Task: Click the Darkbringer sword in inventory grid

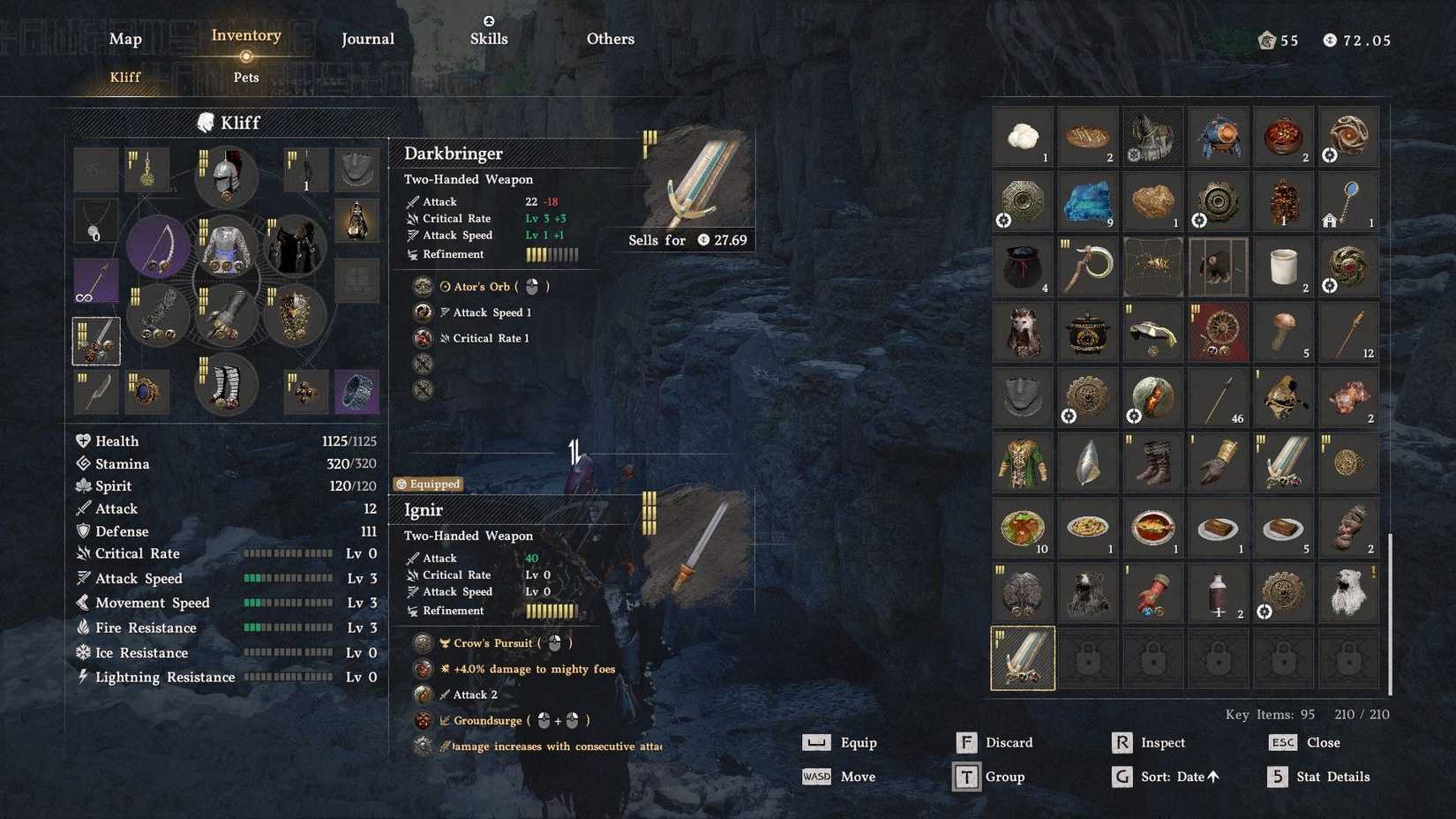Action: [x=1023, y=657]
